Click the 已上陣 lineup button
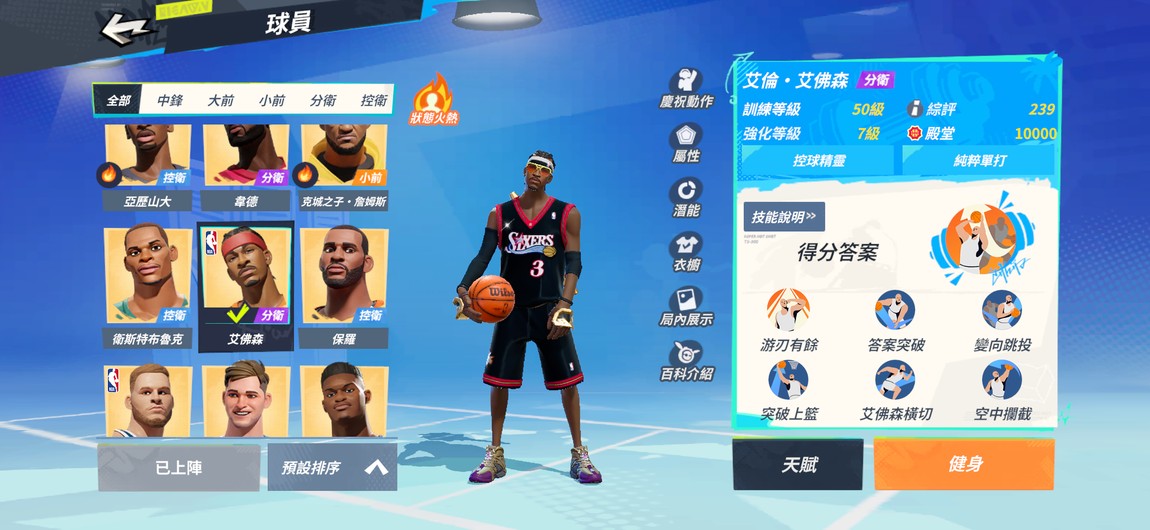 click(179, 468)
